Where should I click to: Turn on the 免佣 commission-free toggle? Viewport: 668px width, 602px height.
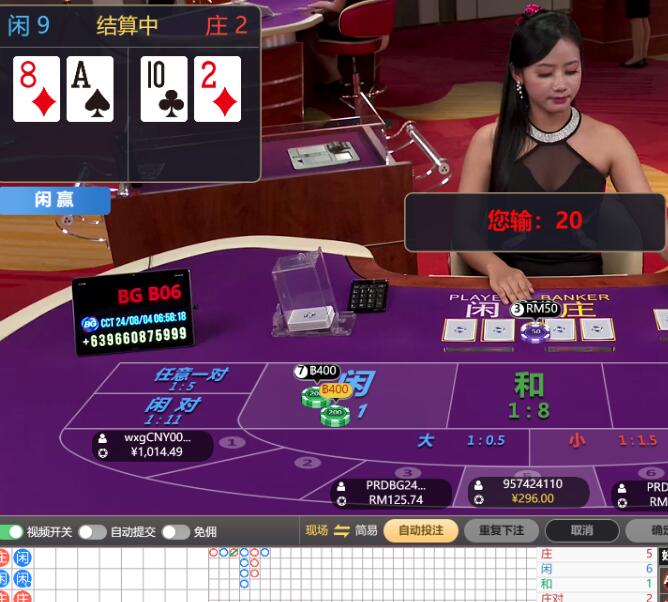[x=175, y=532]
